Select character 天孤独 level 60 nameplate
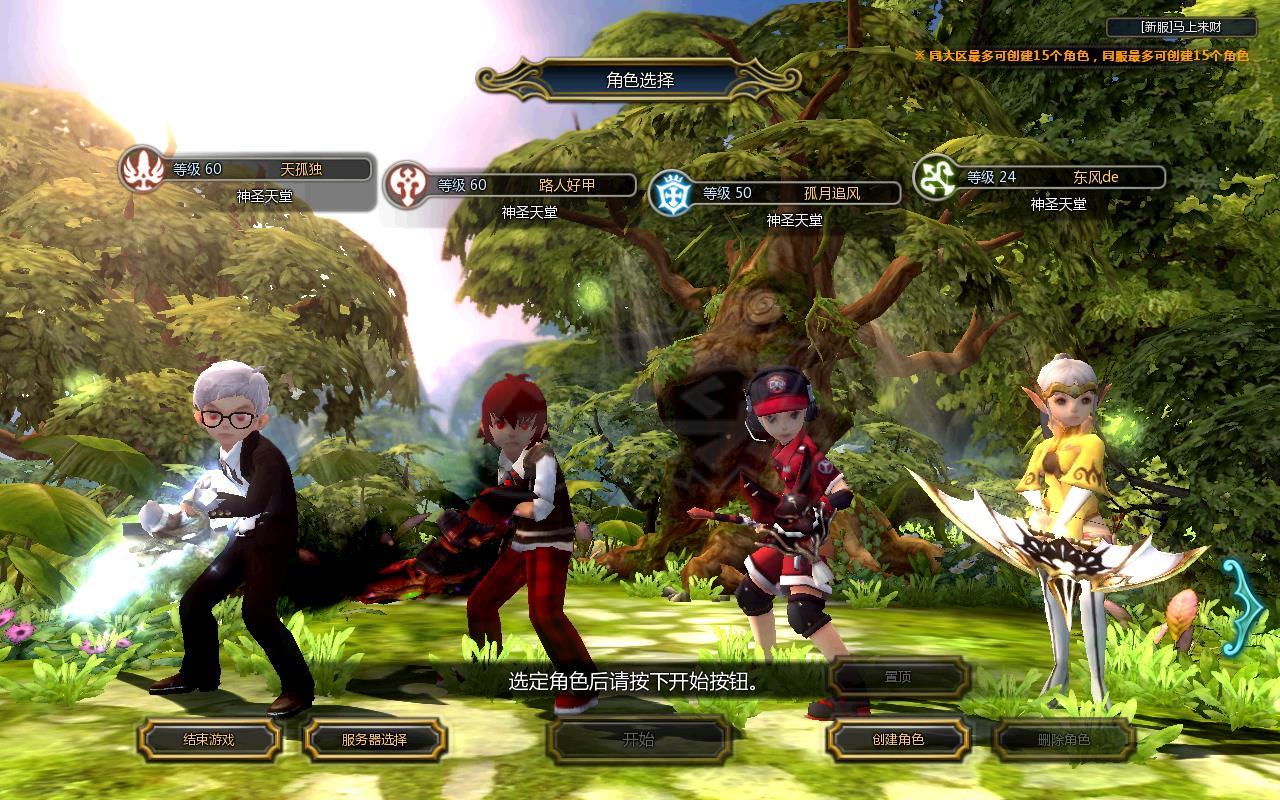This screenshot has width=1280, height=800. tap(260, 170)
